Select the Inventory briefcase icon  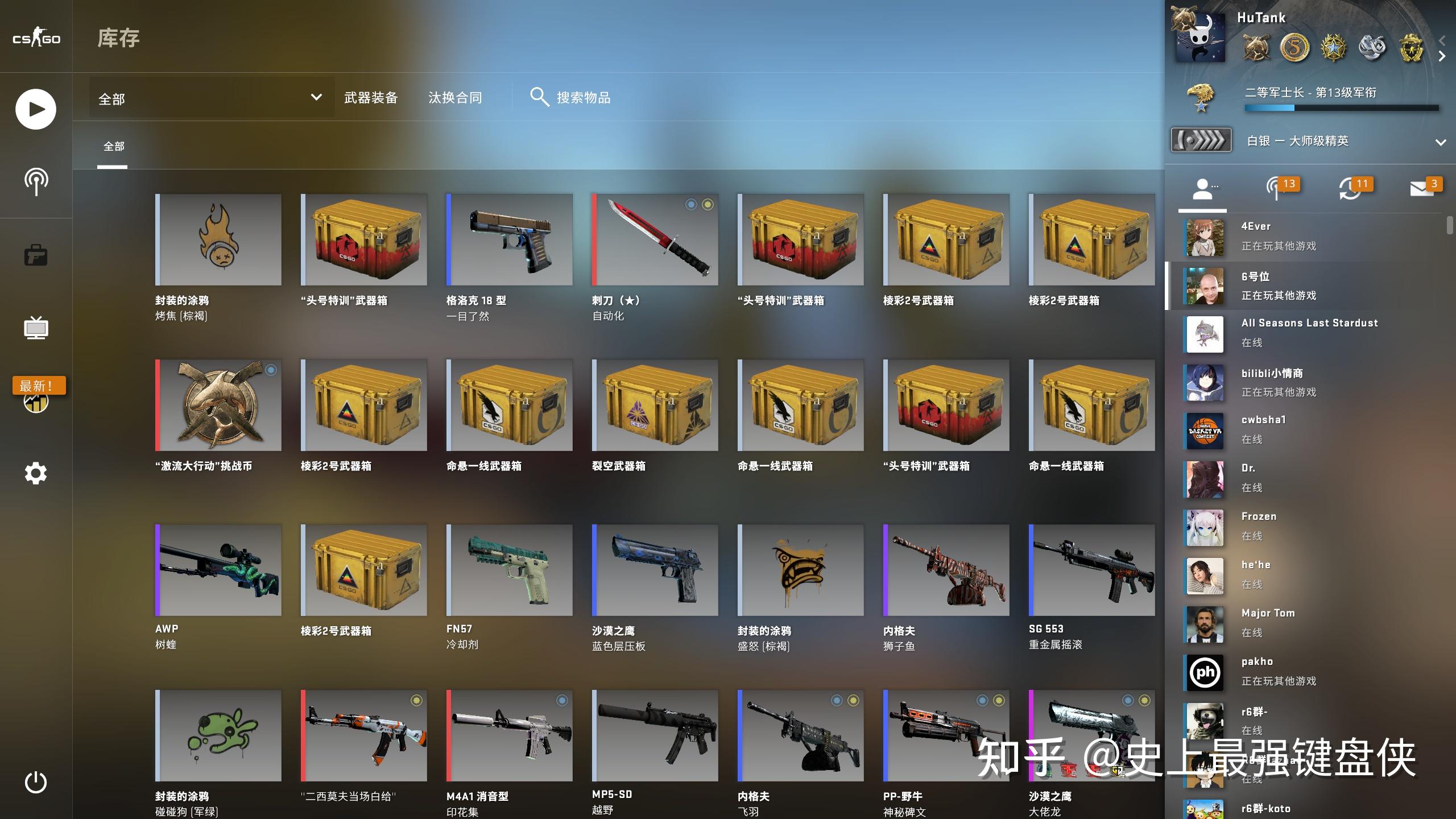click(35, 254)
